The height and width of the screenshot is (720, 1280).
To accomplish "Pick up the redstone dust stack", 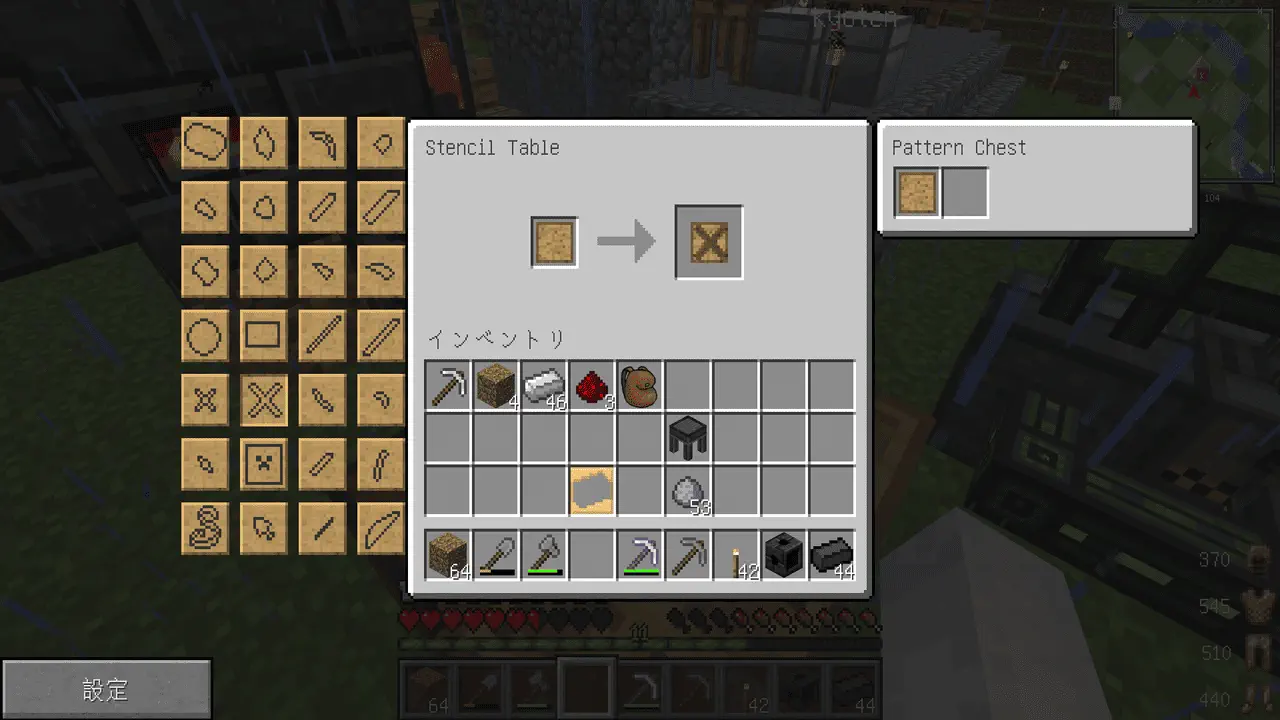I will pos(592,386).
